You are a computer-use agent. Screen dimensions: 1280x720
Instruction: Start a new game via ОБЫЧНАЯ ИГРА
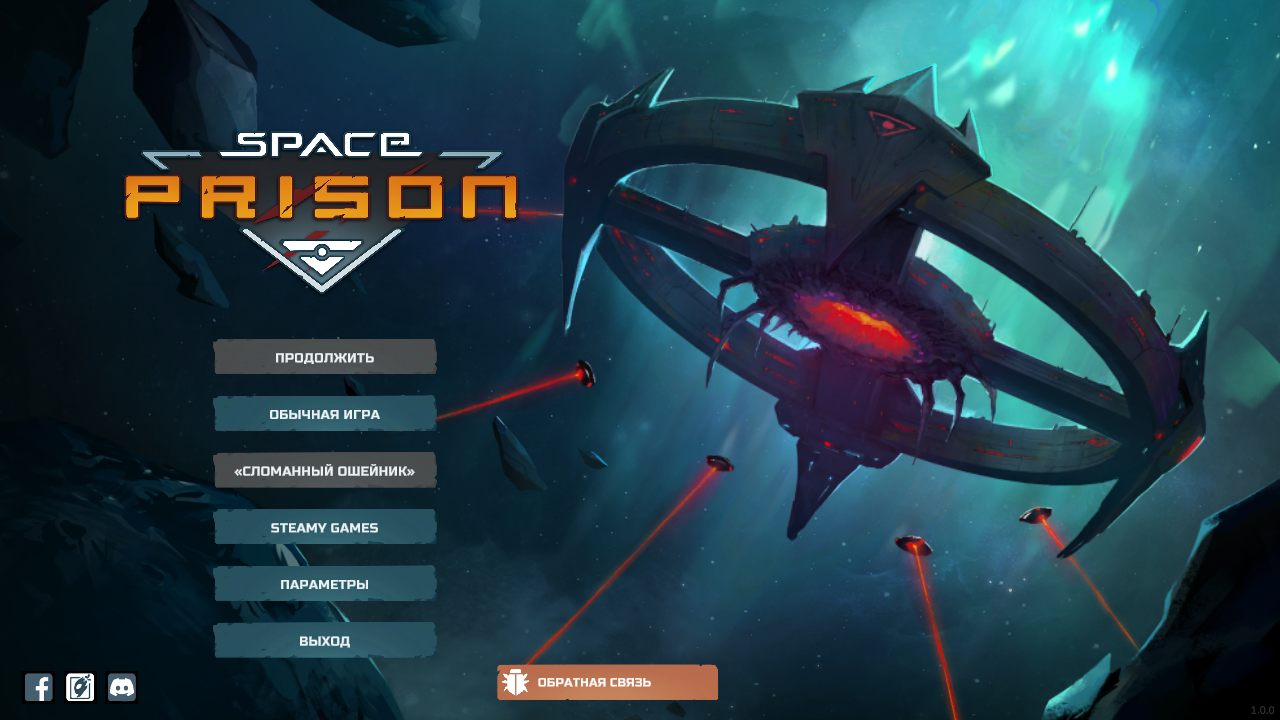[324, 413]
